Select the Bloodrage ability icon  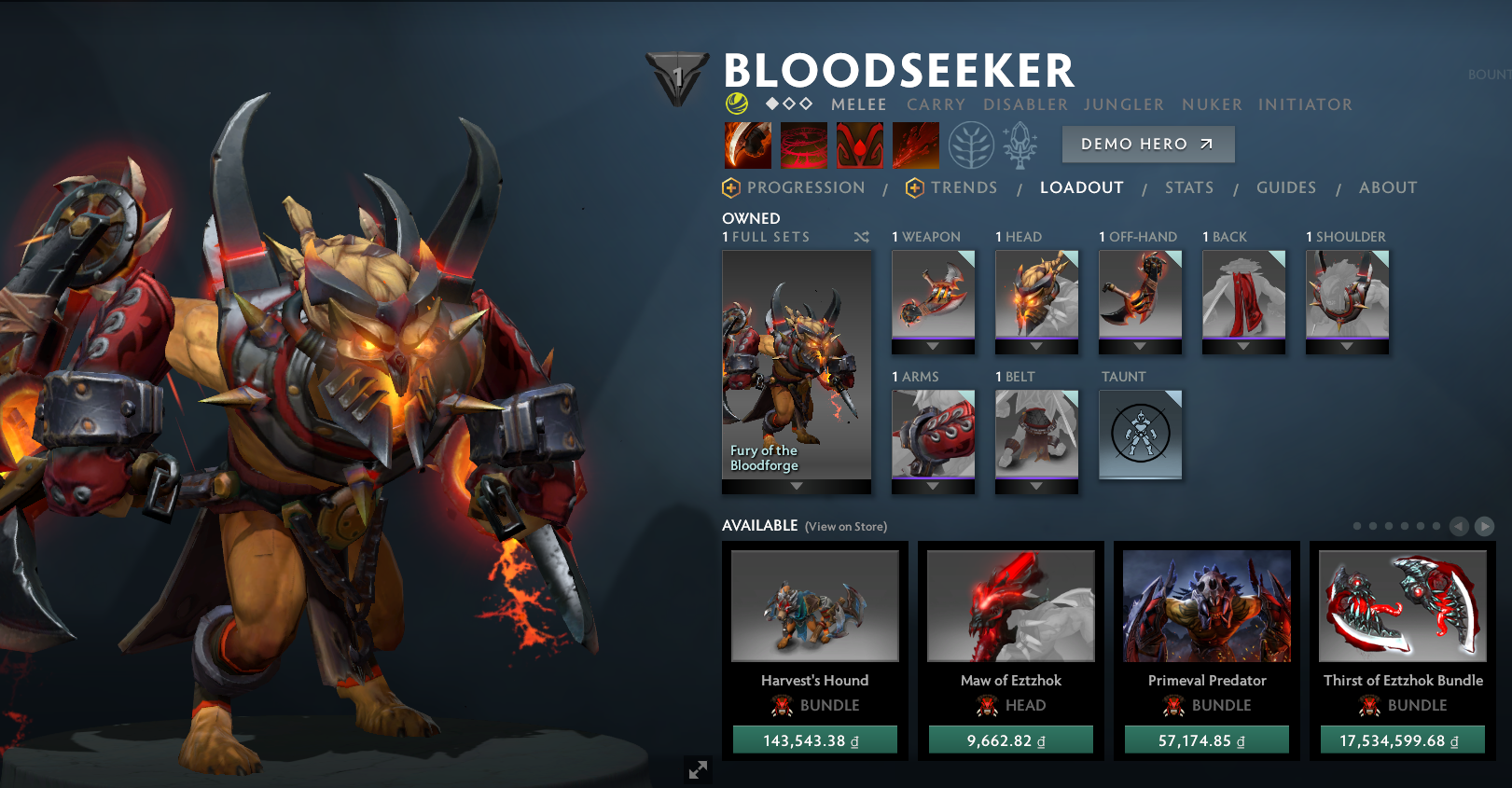pyautogui.click(x=750, y=145)
